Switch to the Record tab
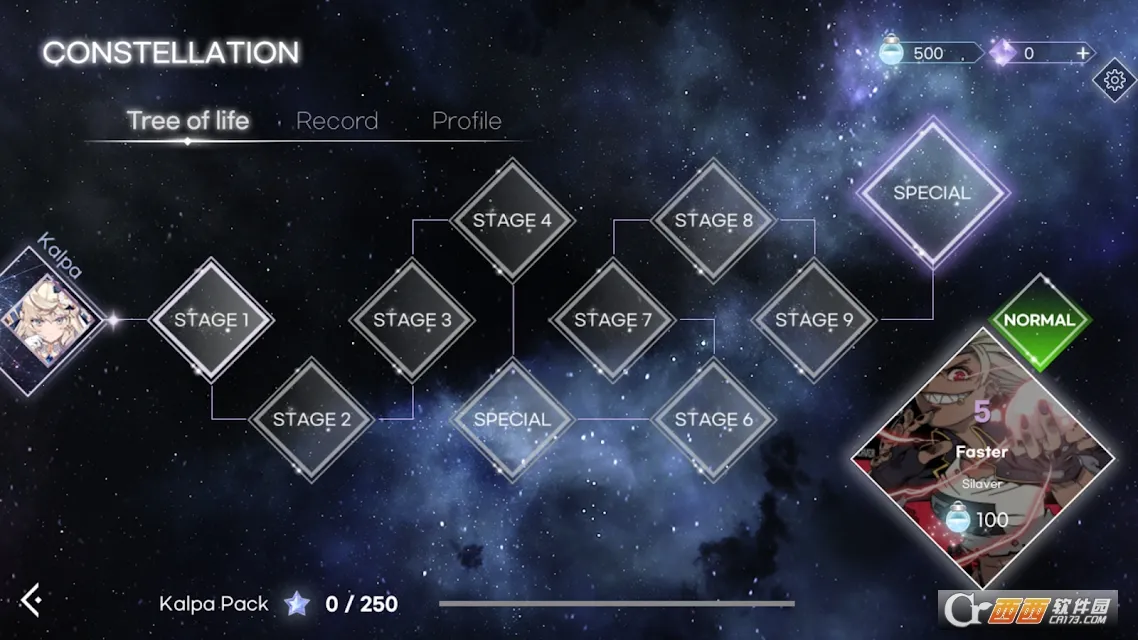 click(337, 121)
